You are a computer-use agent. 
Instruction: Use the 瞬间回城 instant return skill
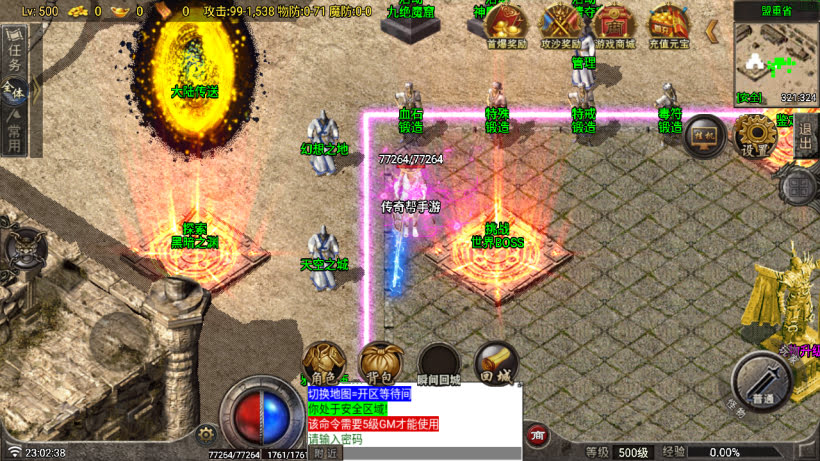tap(439, 364)
